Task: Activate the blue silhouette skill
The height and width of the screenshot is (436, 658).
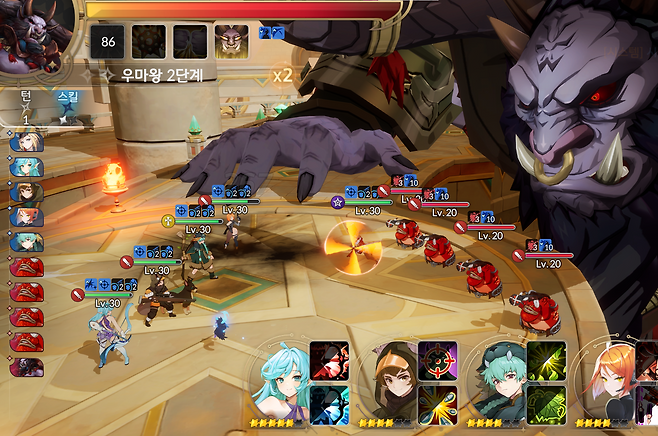Action: point(329,405)
